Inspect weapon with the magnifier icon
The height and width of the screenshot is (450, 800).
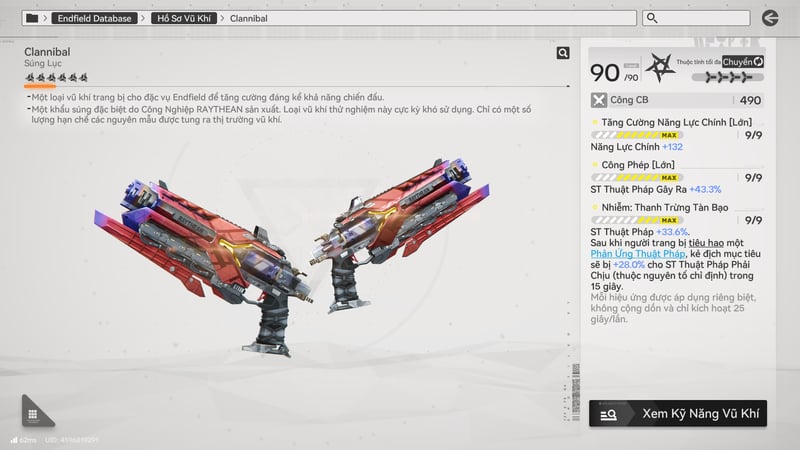(563, 53)
